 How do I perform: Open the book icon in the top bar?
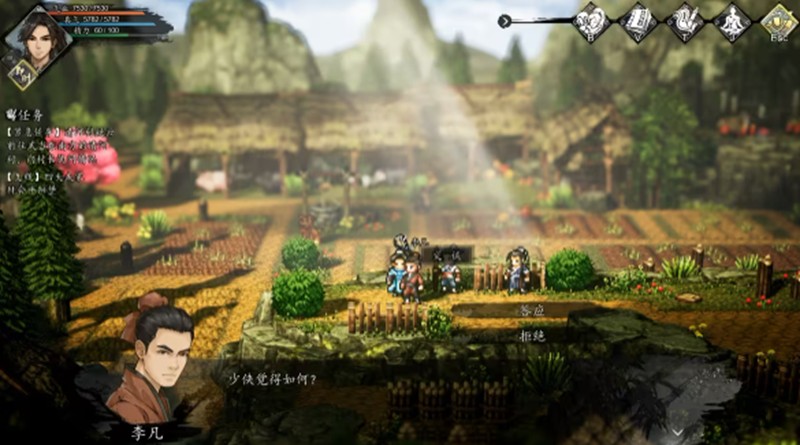coord(638,21)
